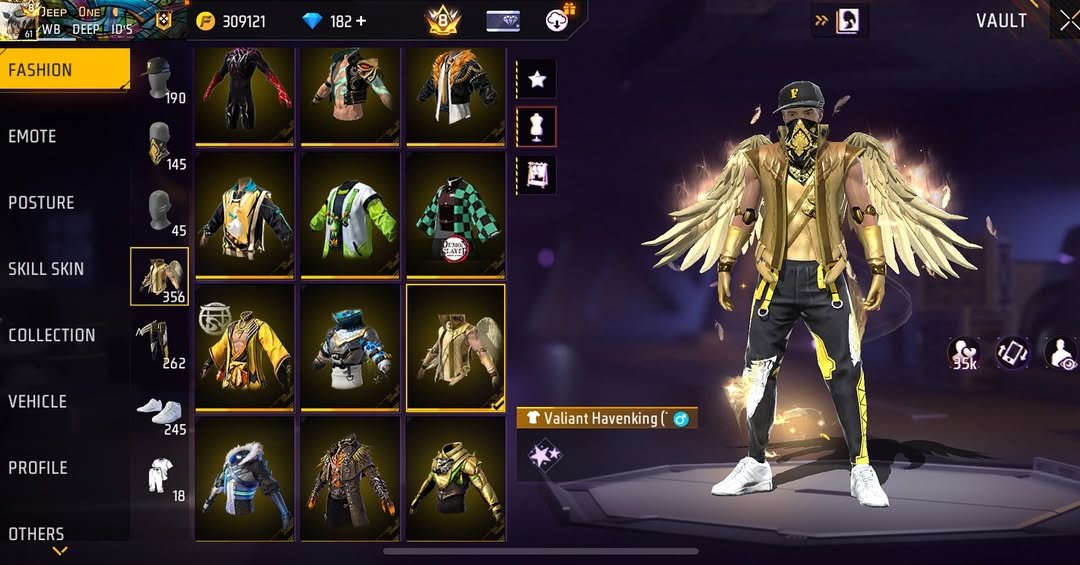Open the Posture category
Image resolution: width=1080 pixels, height=565 pixels.
pyautogui.click(x=42, y=203)
